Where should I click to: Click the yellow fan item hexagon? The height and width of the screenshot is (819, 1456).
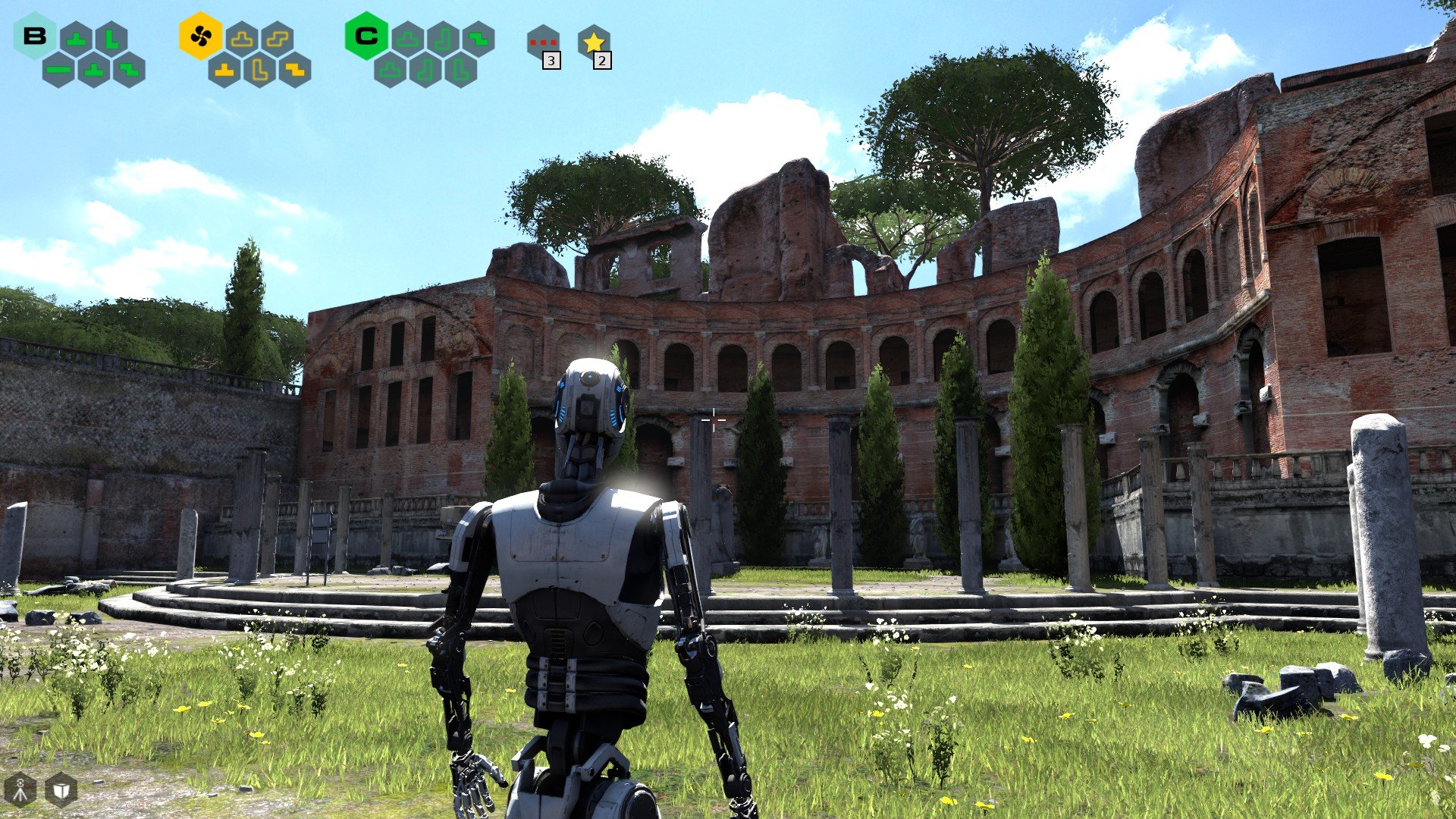click(201, 36)
